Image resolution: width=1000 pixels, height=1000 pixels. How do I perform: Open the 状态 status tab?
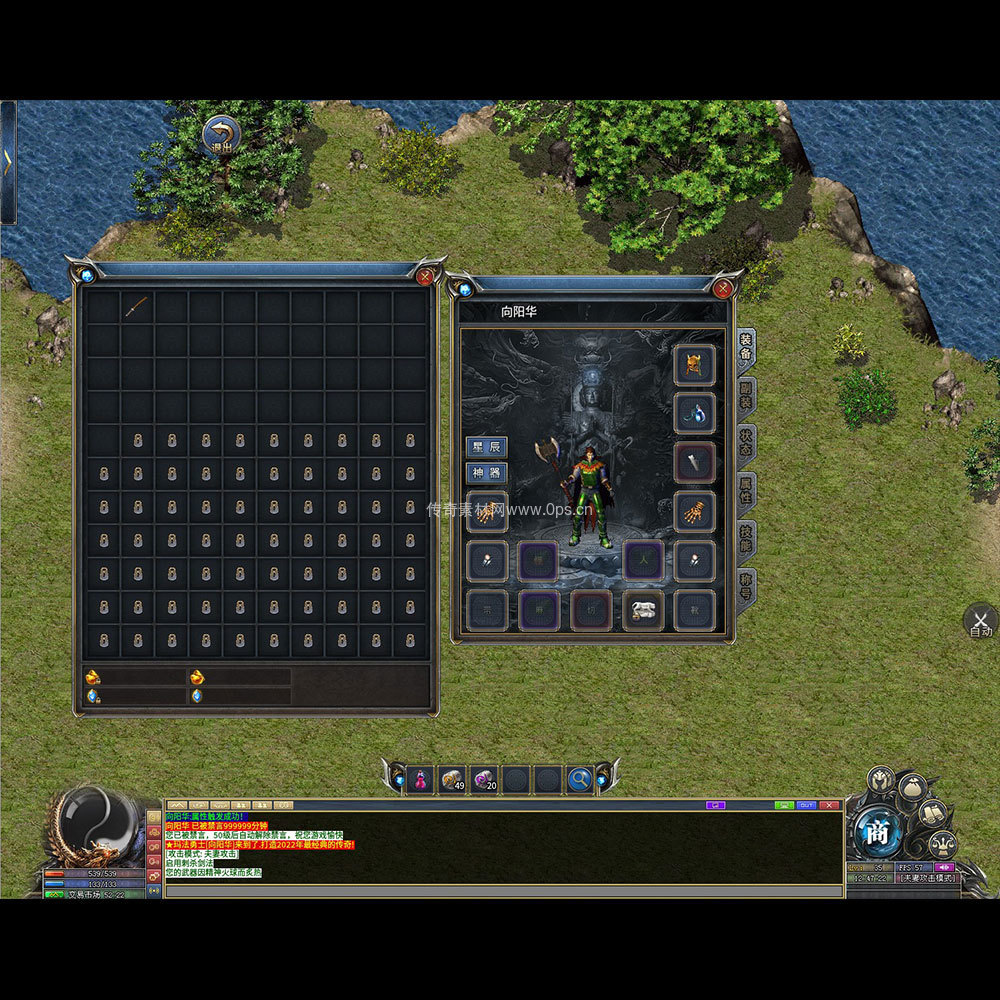tap(746, 445)
